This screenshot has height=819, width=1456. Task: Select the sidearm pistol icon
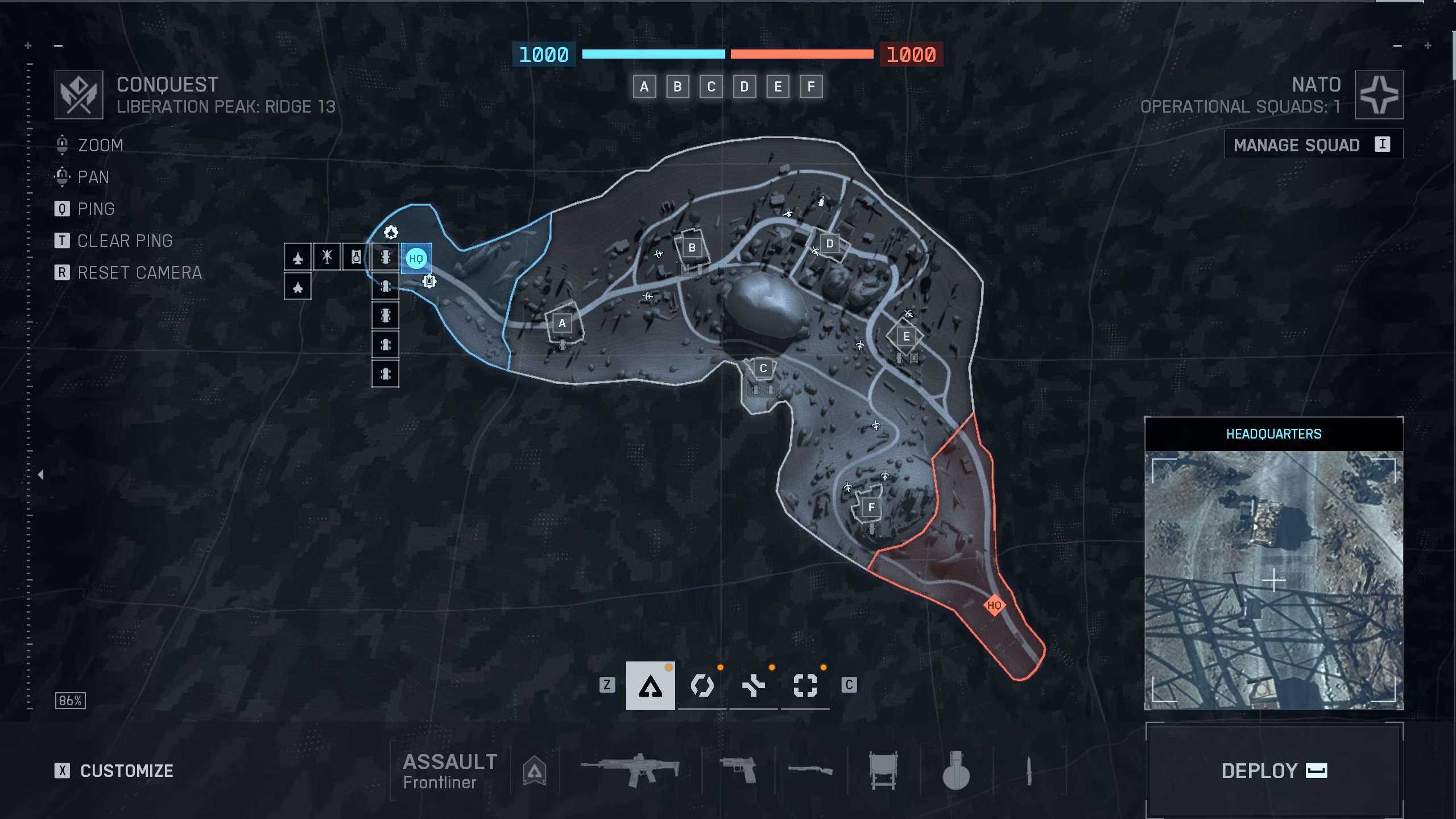(739, 769)
